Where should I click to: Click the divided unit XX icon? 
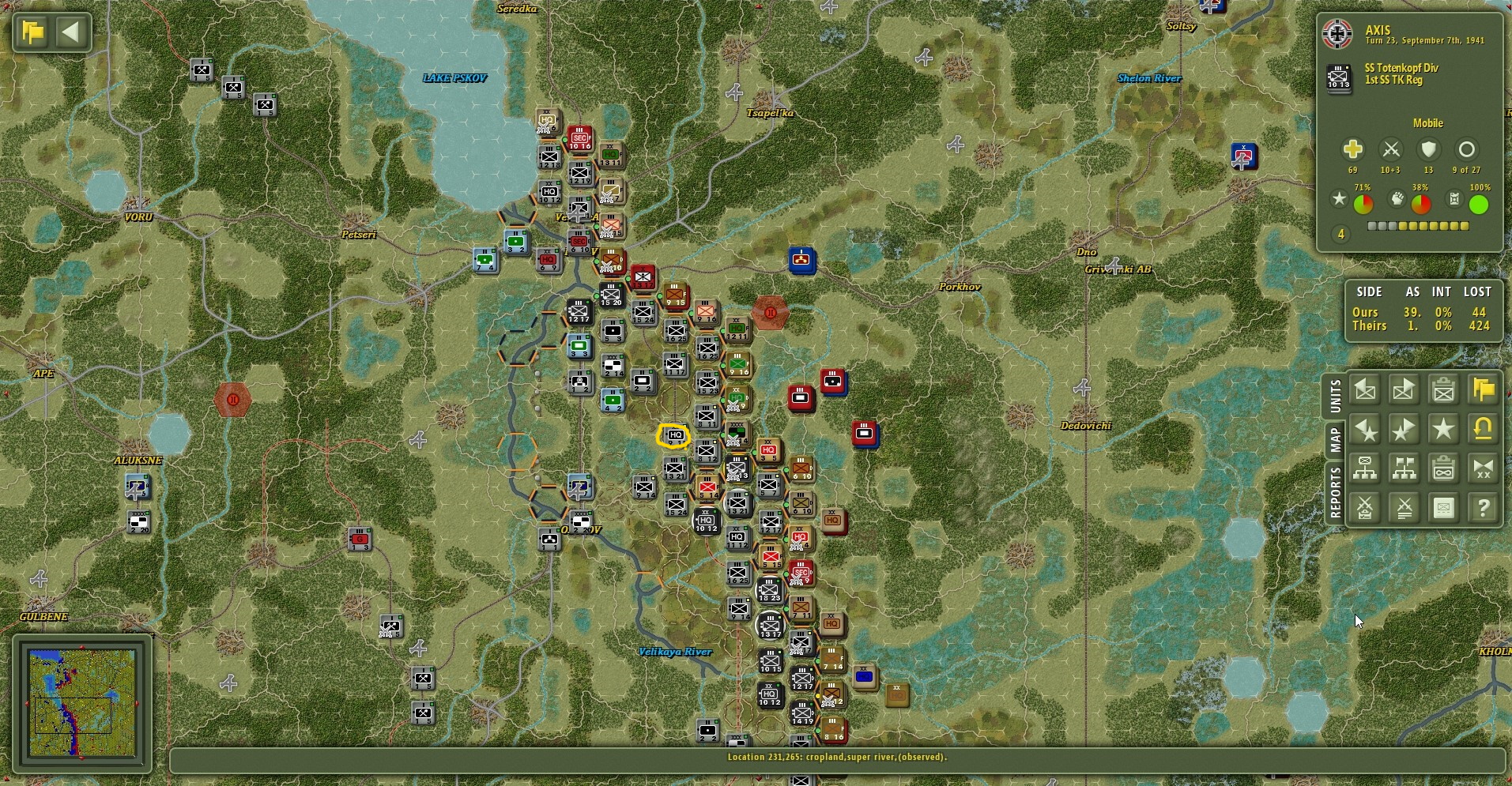pos(1484,468)
